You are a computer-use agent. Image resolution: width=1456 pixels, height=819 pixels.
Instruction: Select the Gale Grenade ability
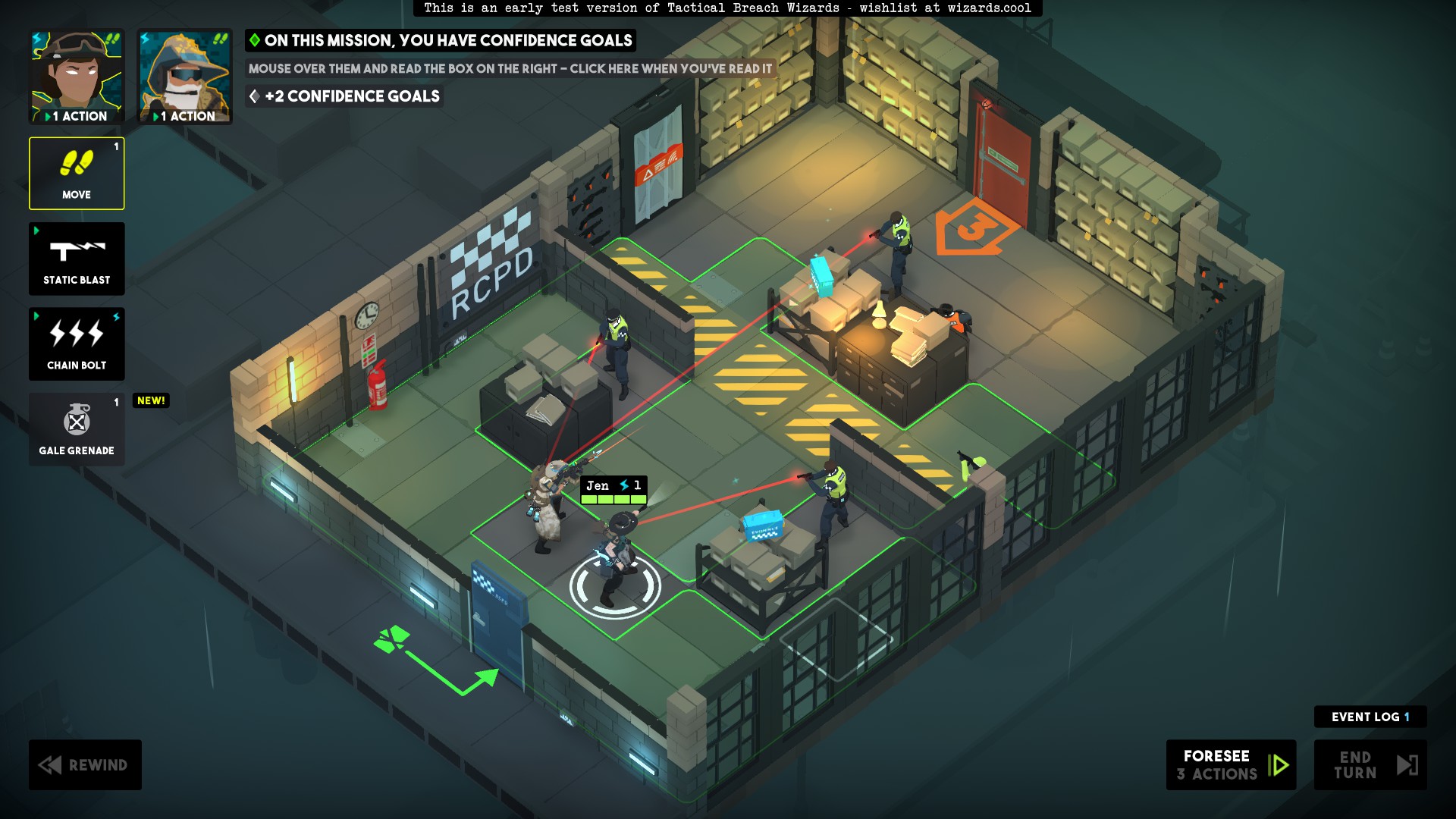[x=76, y=428]
